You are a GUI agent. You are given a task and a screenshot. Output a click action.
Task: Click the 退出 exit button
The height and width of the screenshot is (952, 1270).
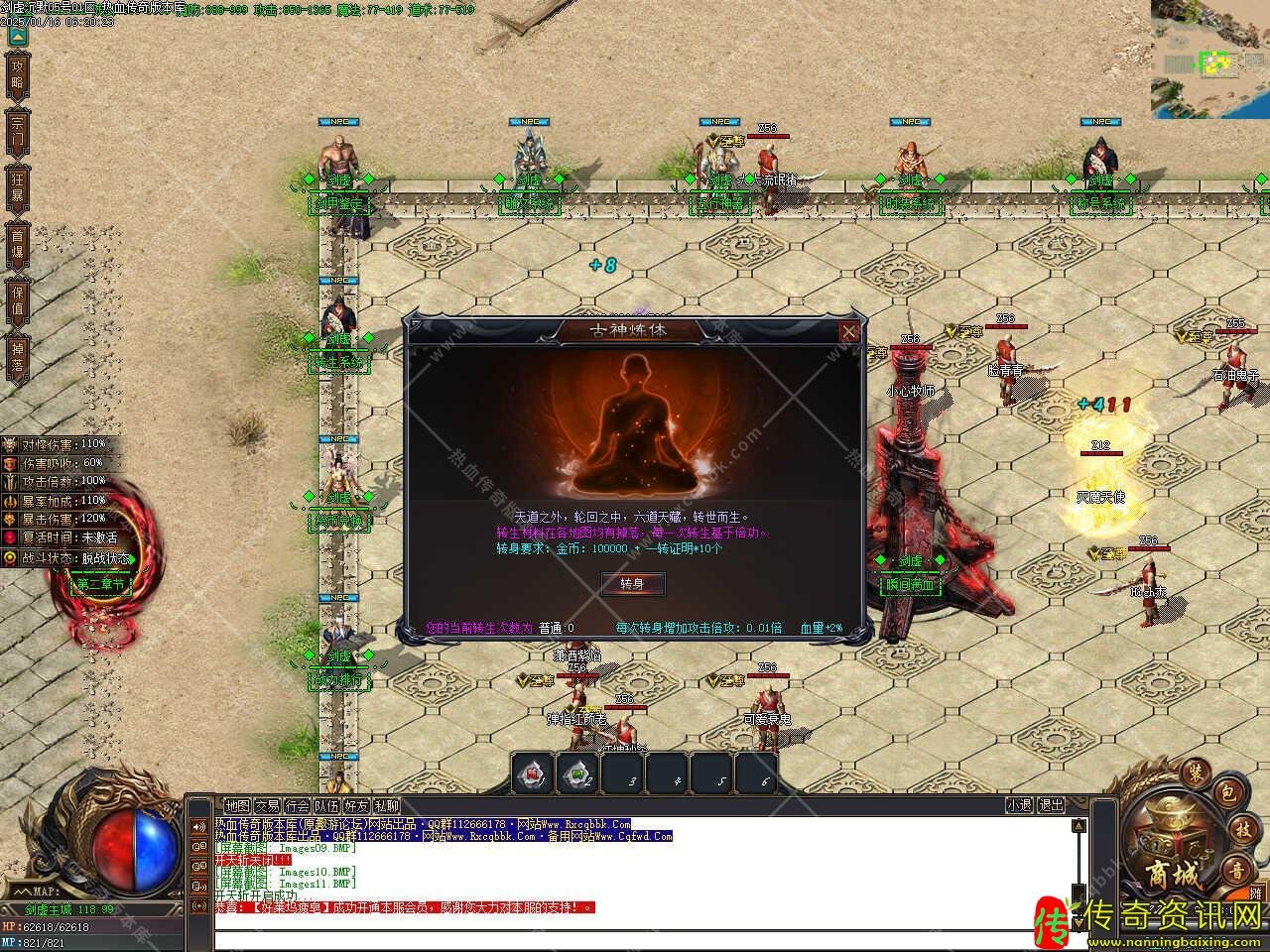point(1051,805)
